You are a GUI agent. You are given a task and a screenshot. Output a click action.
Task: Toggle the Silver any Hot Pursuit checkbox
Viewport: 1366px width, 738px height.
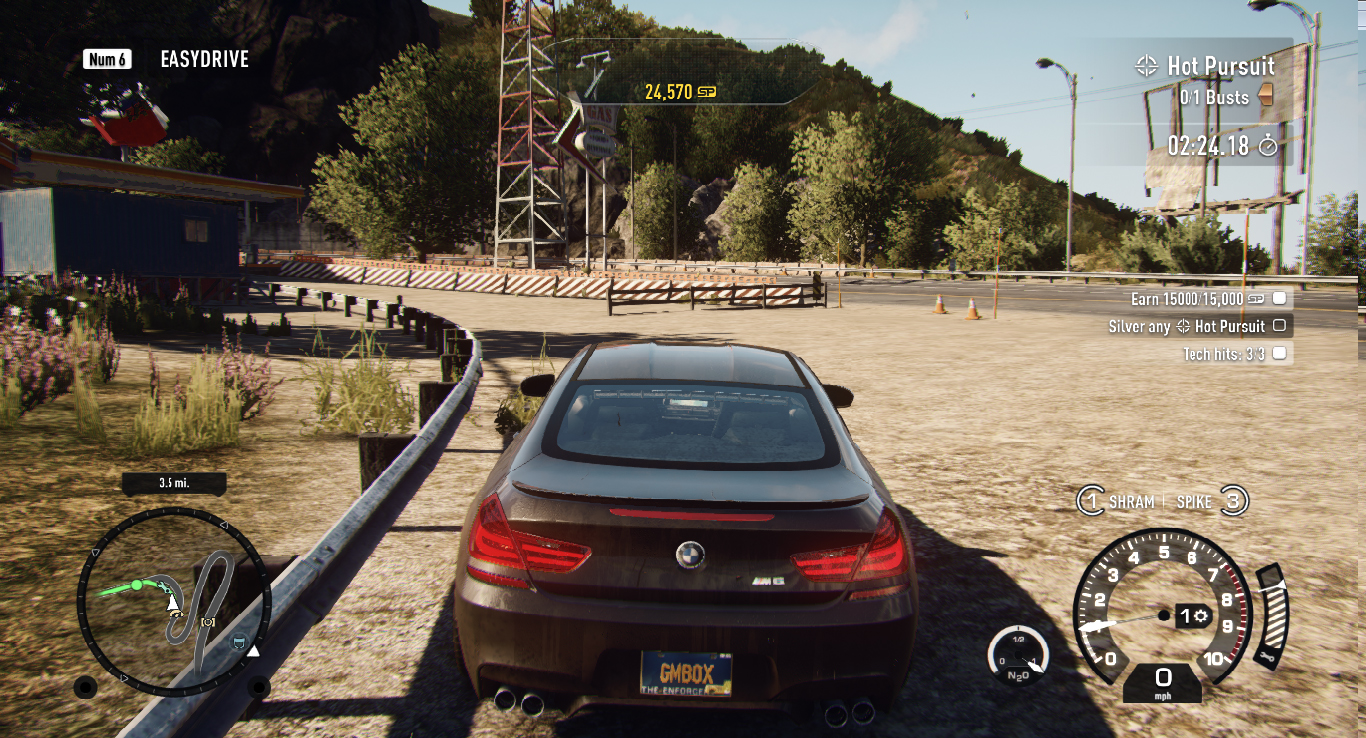click(1279, 326)
